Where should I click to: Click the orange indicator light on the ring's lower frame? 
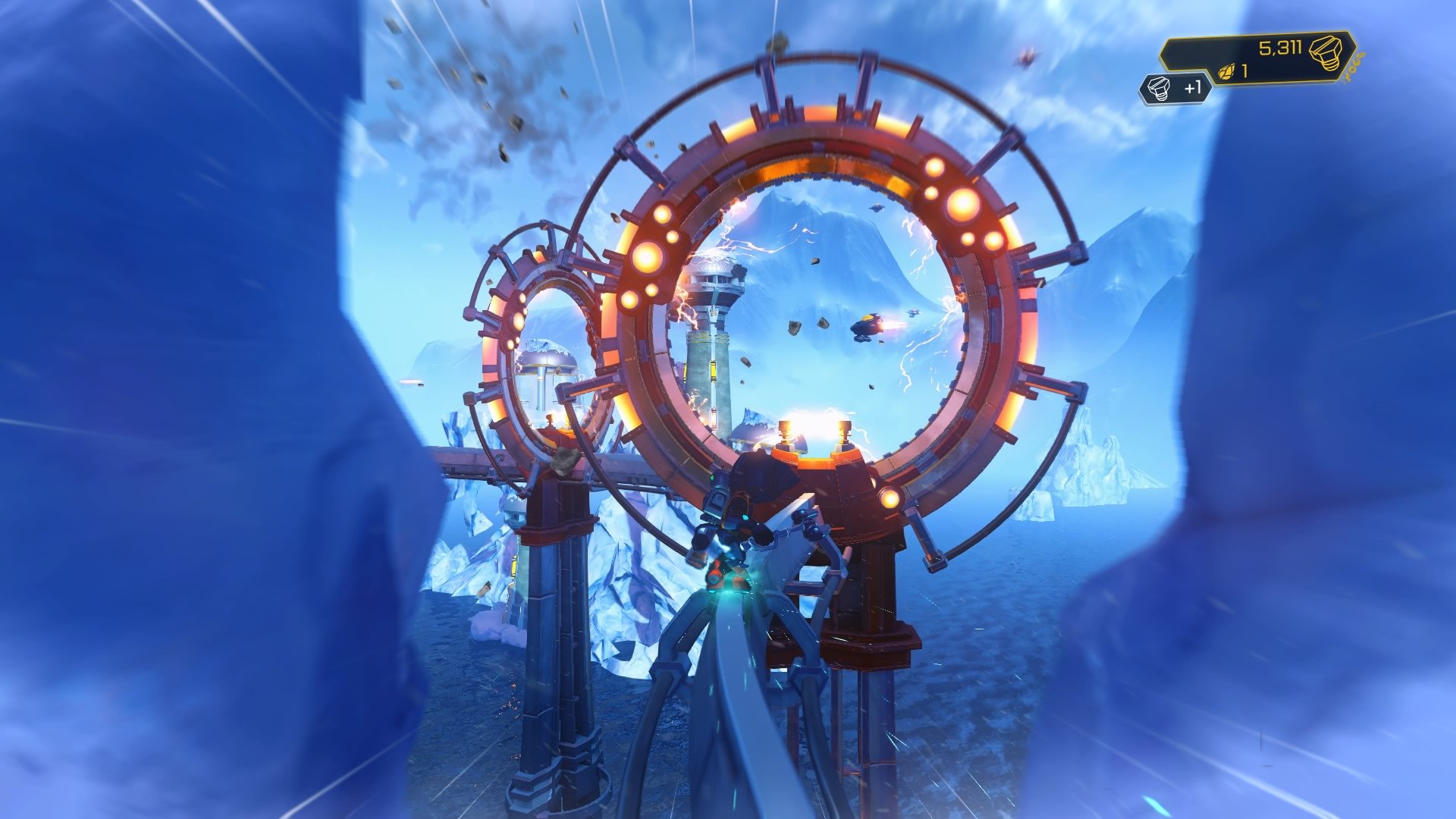(890, 498)
